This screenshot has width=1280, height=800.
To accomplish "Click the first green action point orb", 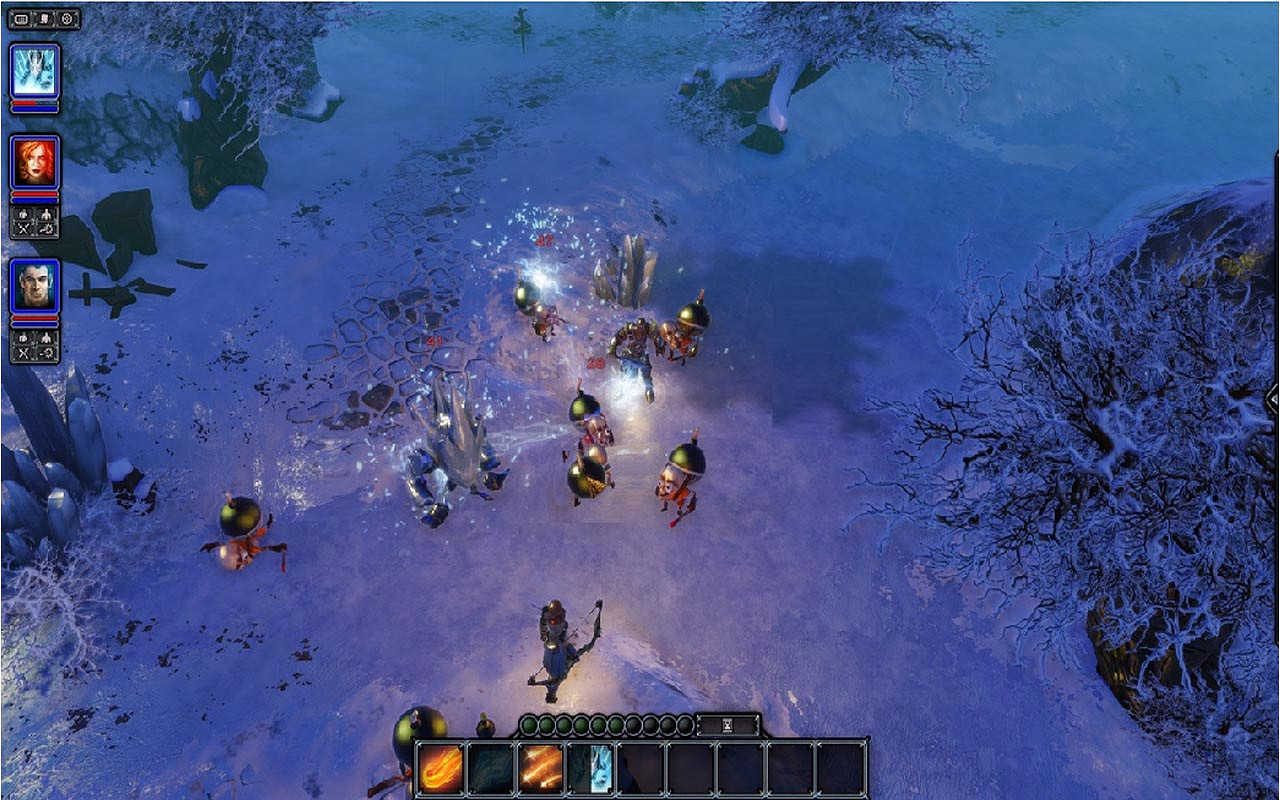I will tap(529, 724).
